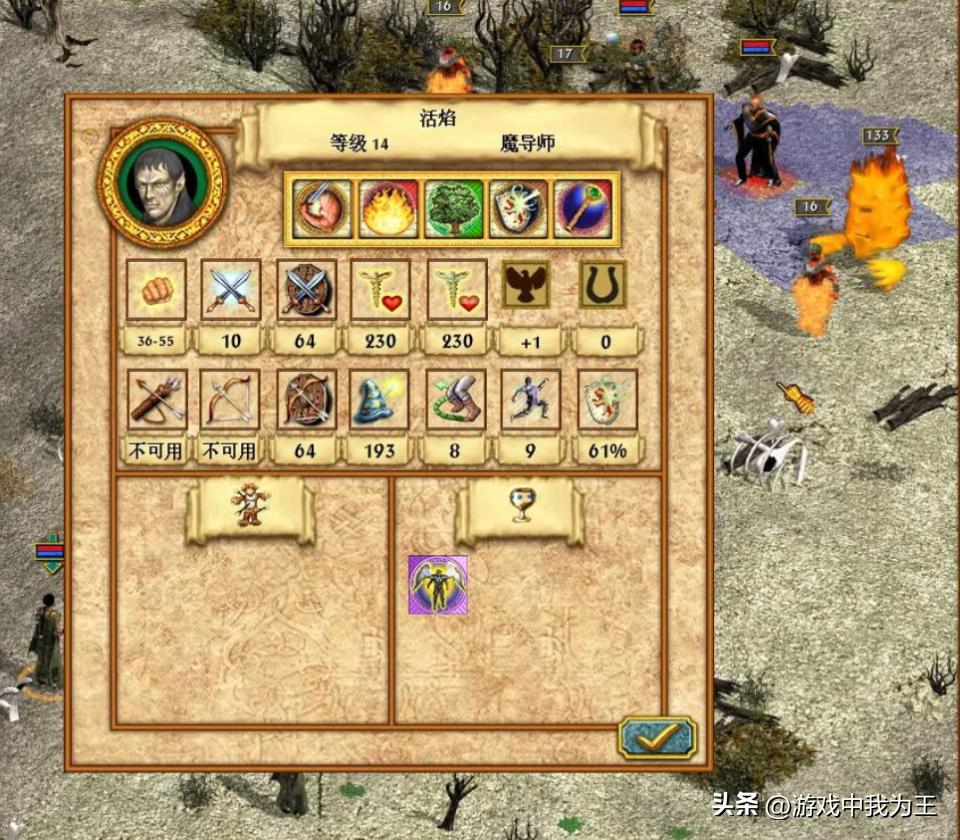Click the fist damage stat icon
960x840 pixels.
point(156,290)
